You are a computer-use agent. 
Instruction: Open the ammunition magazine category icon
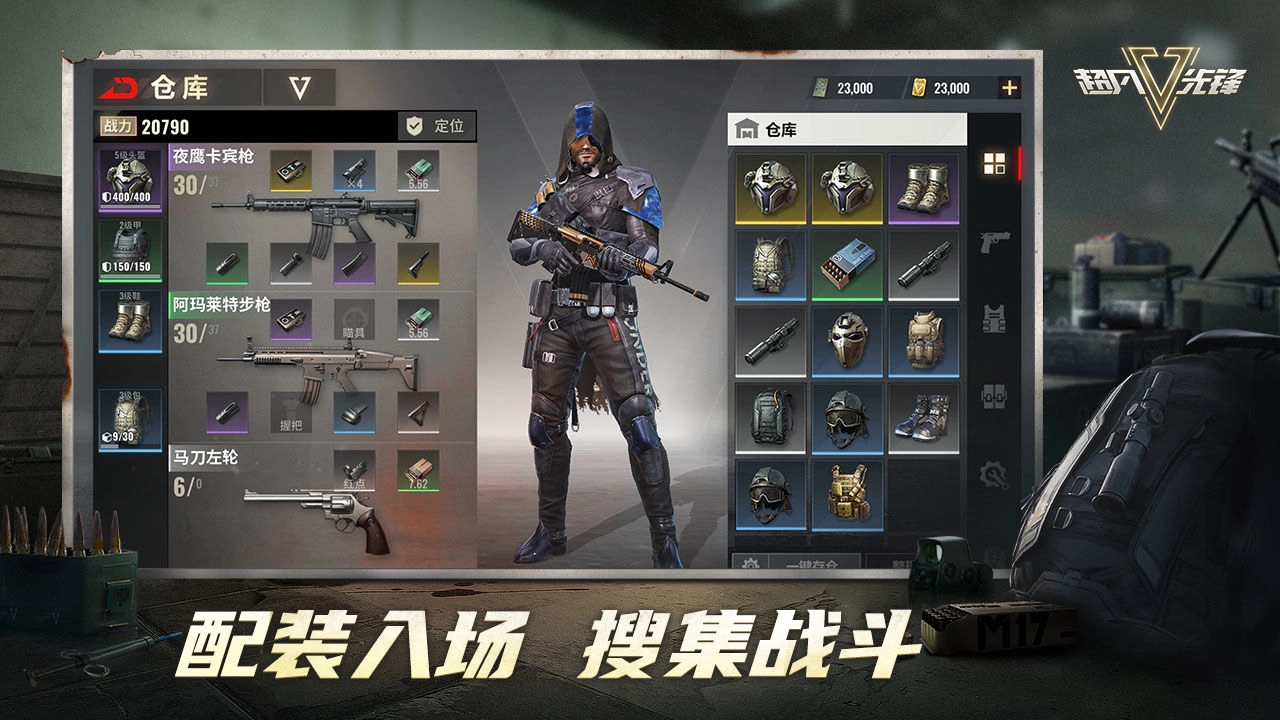click(995, 396)
